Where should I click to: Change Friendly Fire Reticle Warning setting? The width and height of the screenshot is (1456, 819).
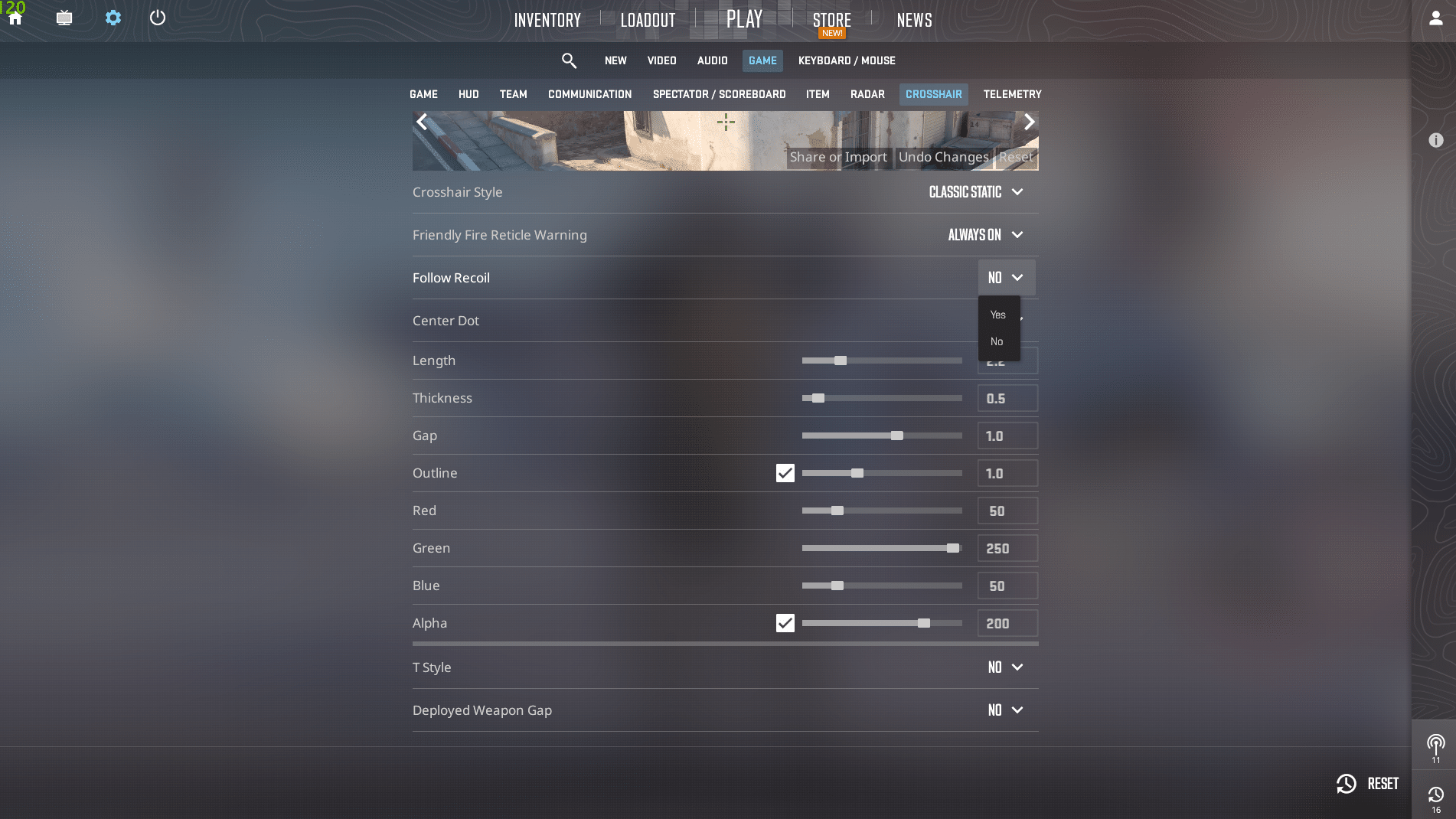pos(984,235)
